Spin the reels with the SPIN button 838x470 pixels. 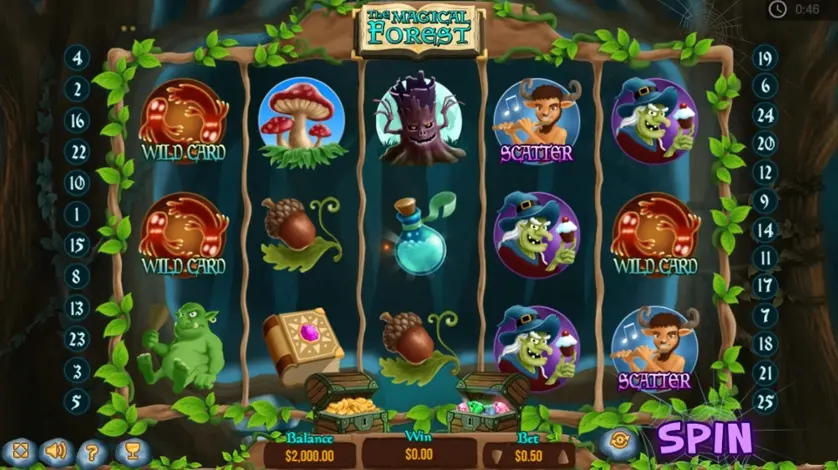704,437
